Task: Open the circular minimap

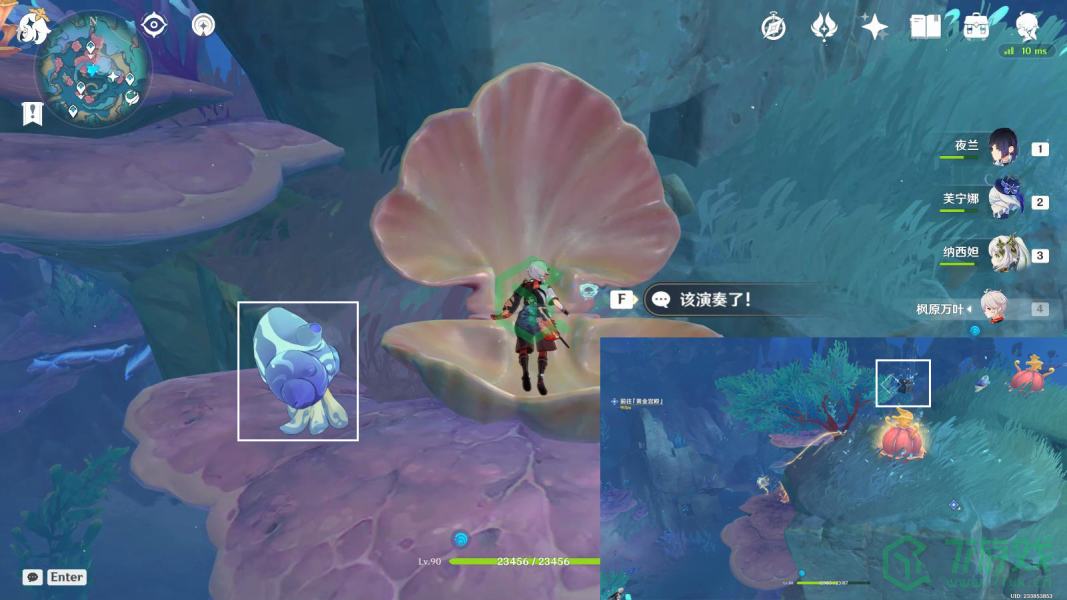Action: pos(93,70)
